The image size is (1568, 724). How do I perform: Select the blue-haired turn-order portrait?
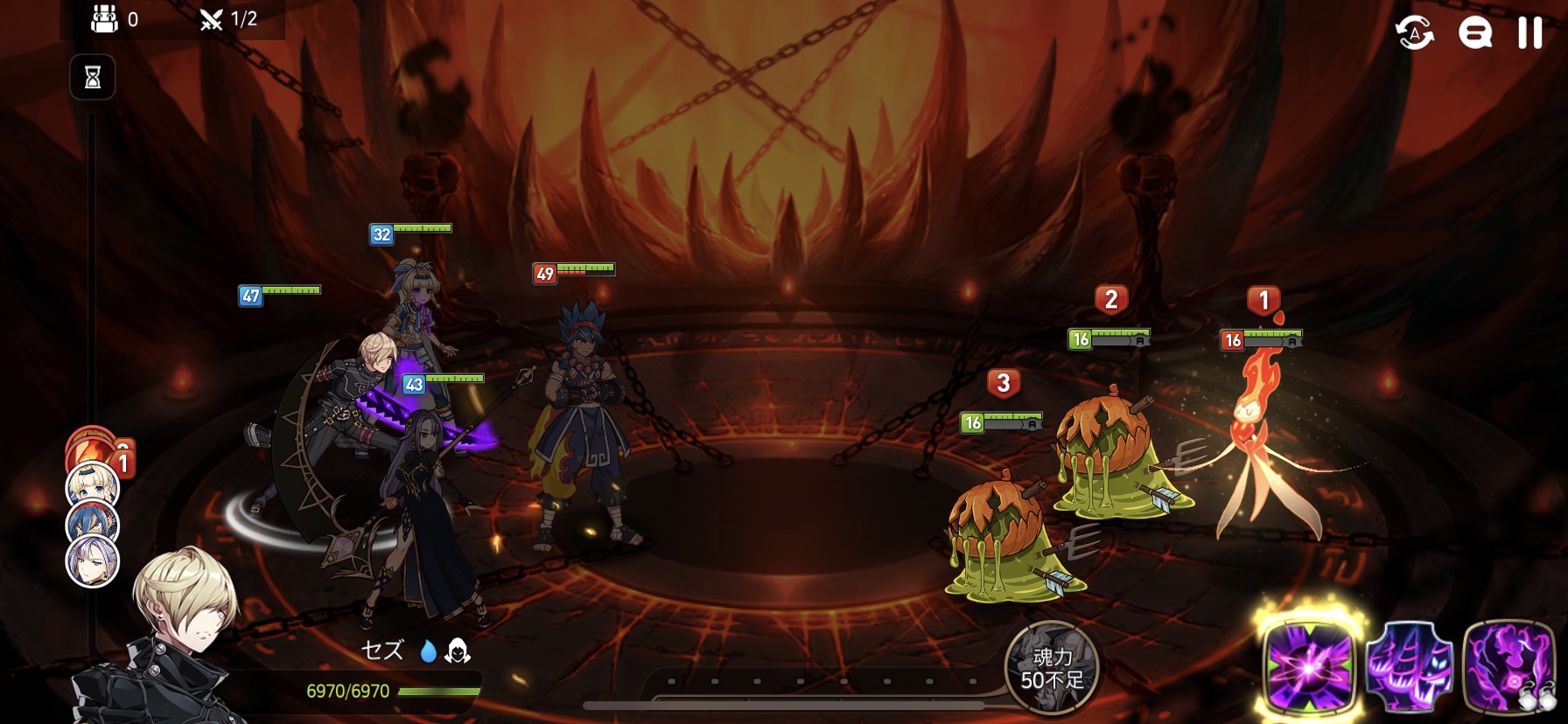point(93,522)
